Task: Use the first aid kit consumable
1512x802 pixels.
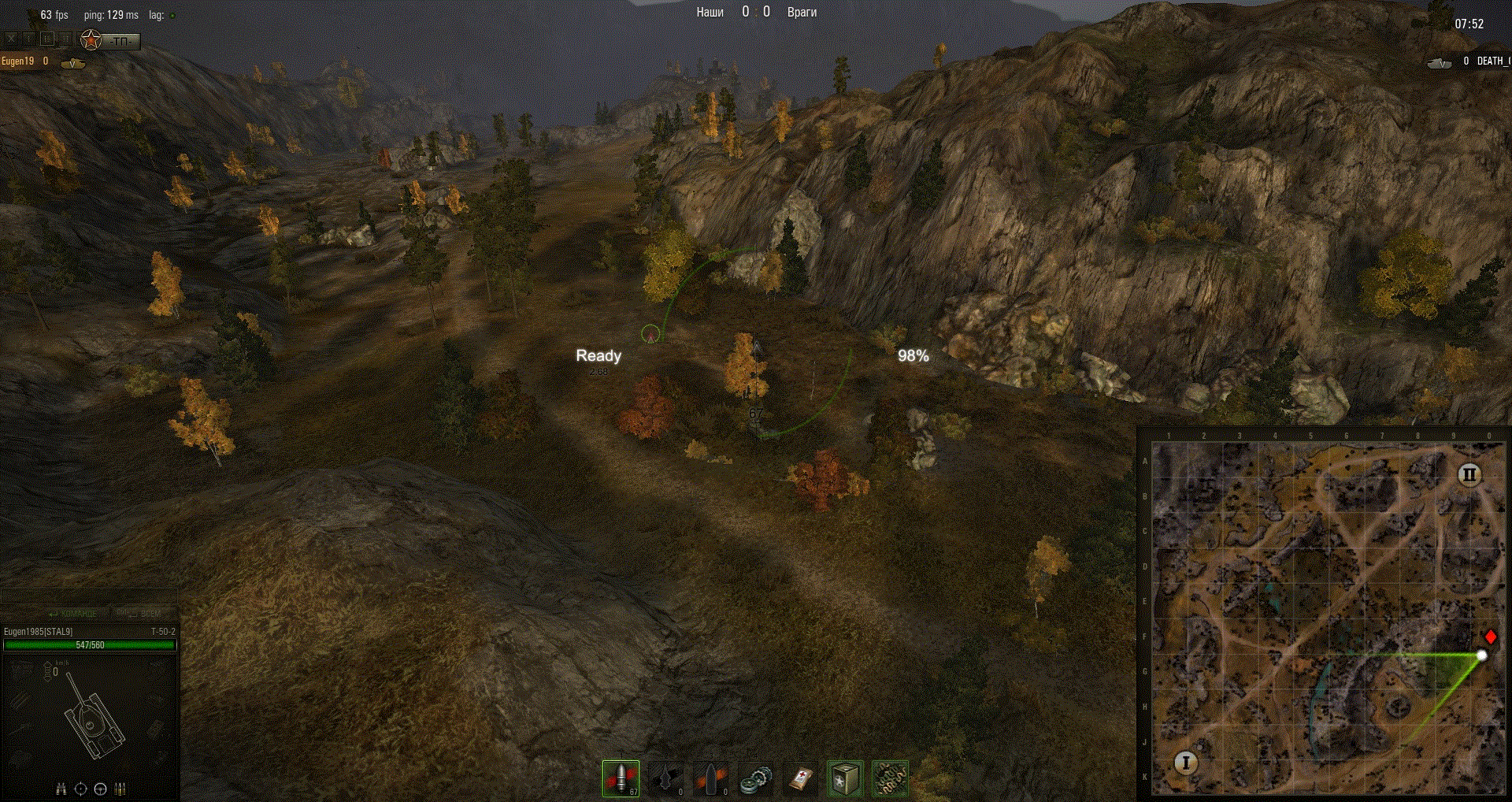Action: point(800,779)
